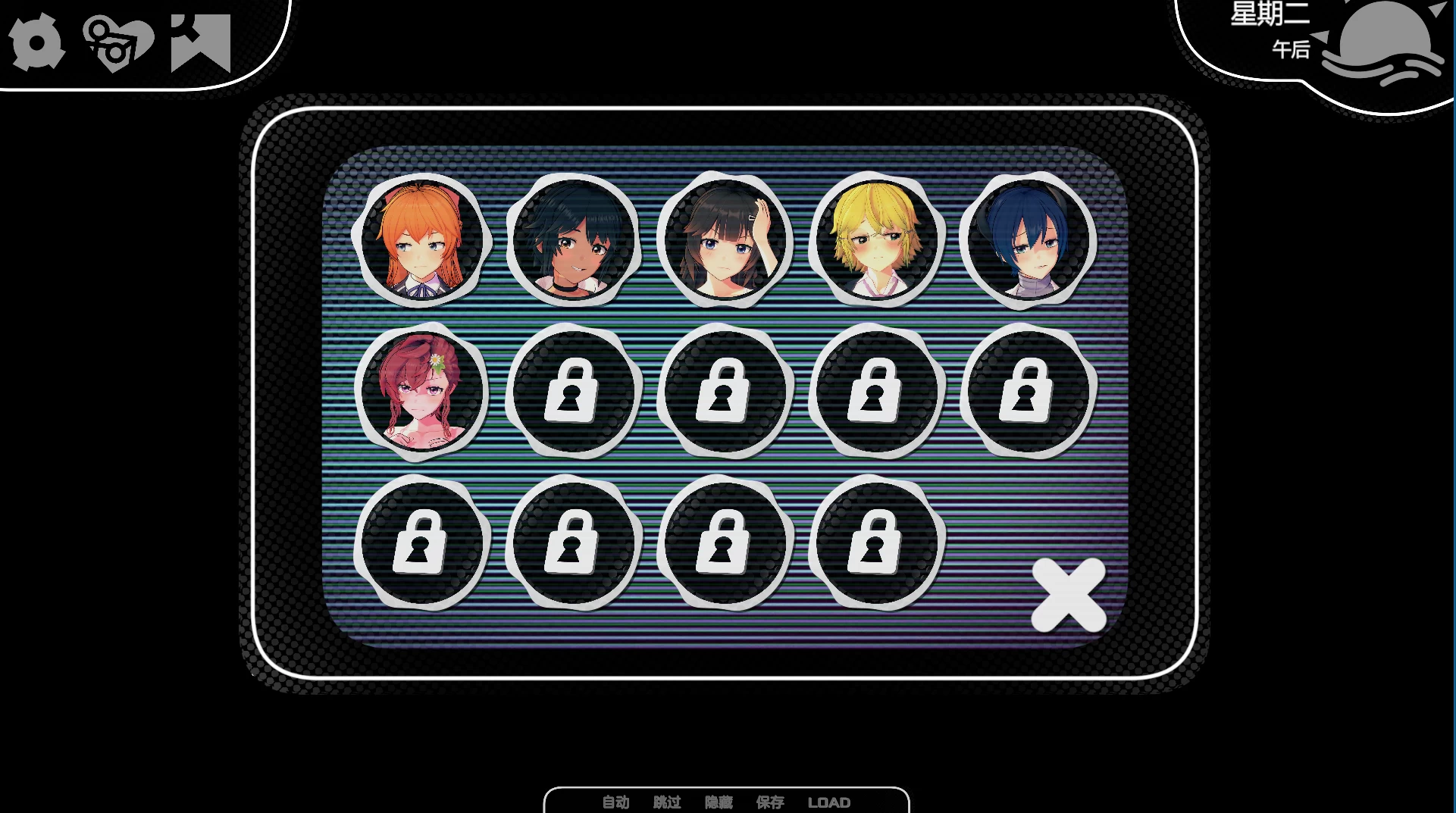Click the LOAD button
Viewport: 1456px width, 813px height.
(x=831, y=803)
